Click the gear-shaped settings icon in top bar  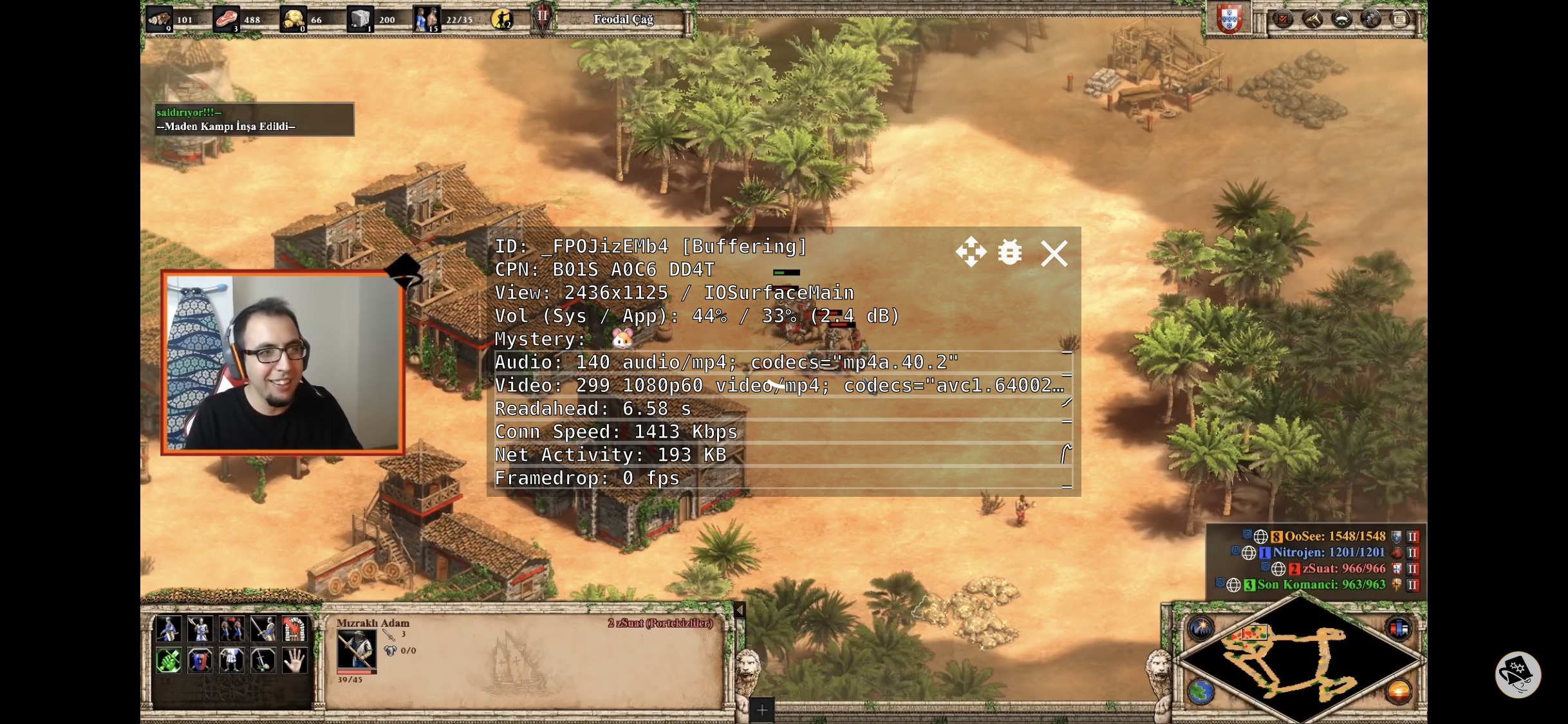pos(1371,19)
